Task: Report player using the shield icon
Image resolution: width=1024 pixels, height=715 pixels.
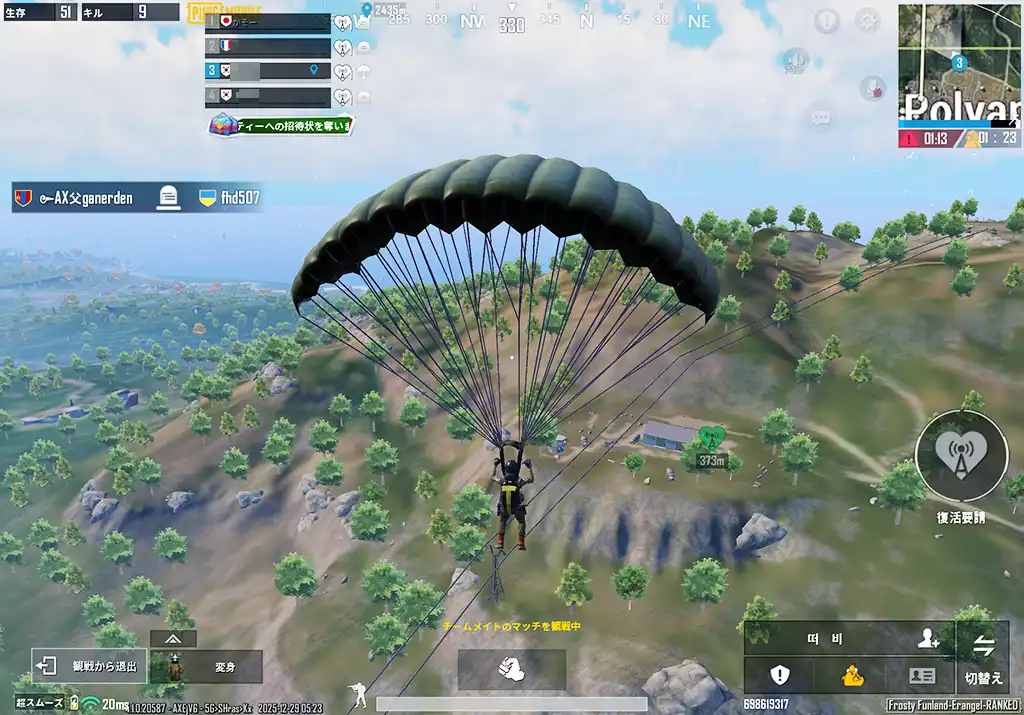Action: (x=779, y=675)
